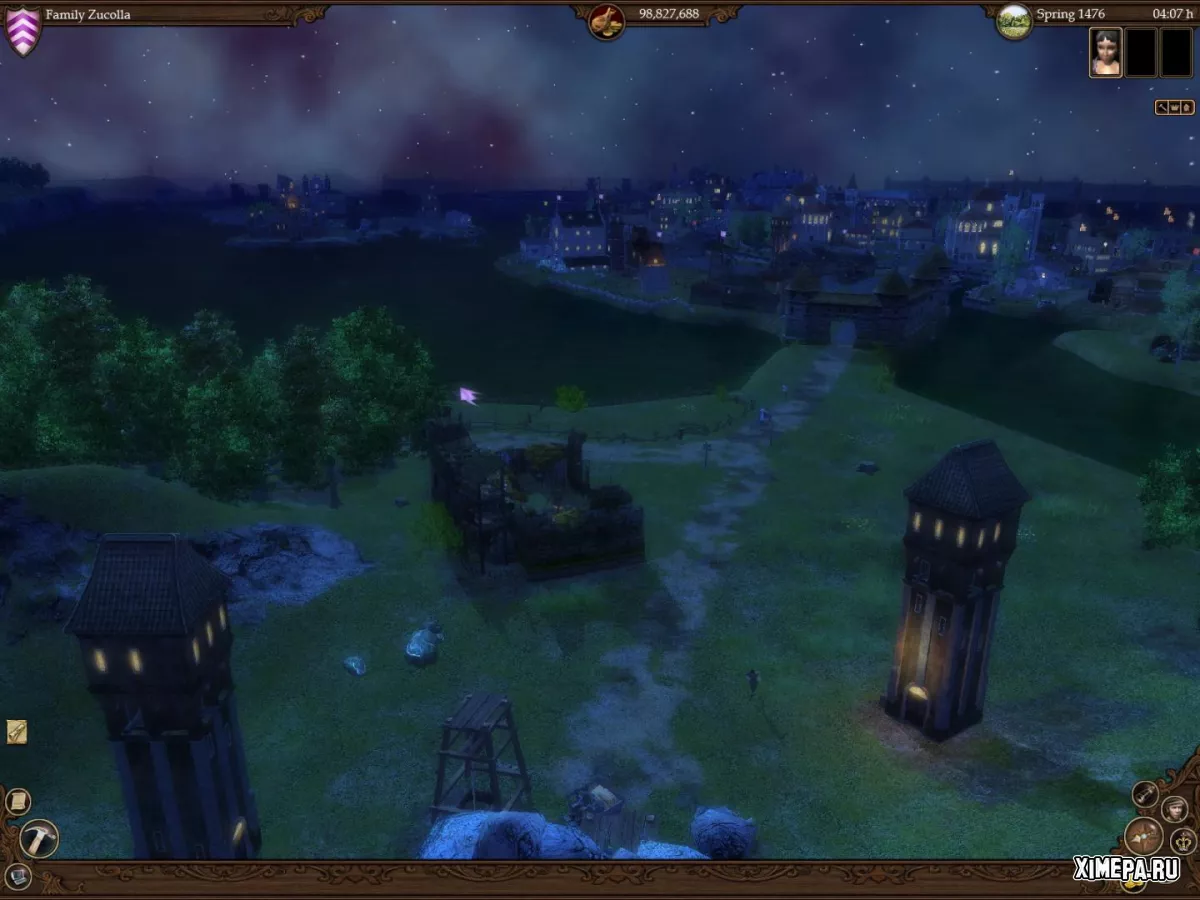Open the hammer build menu
This screenshot has height=900, width=1200.
pos(39,838)
